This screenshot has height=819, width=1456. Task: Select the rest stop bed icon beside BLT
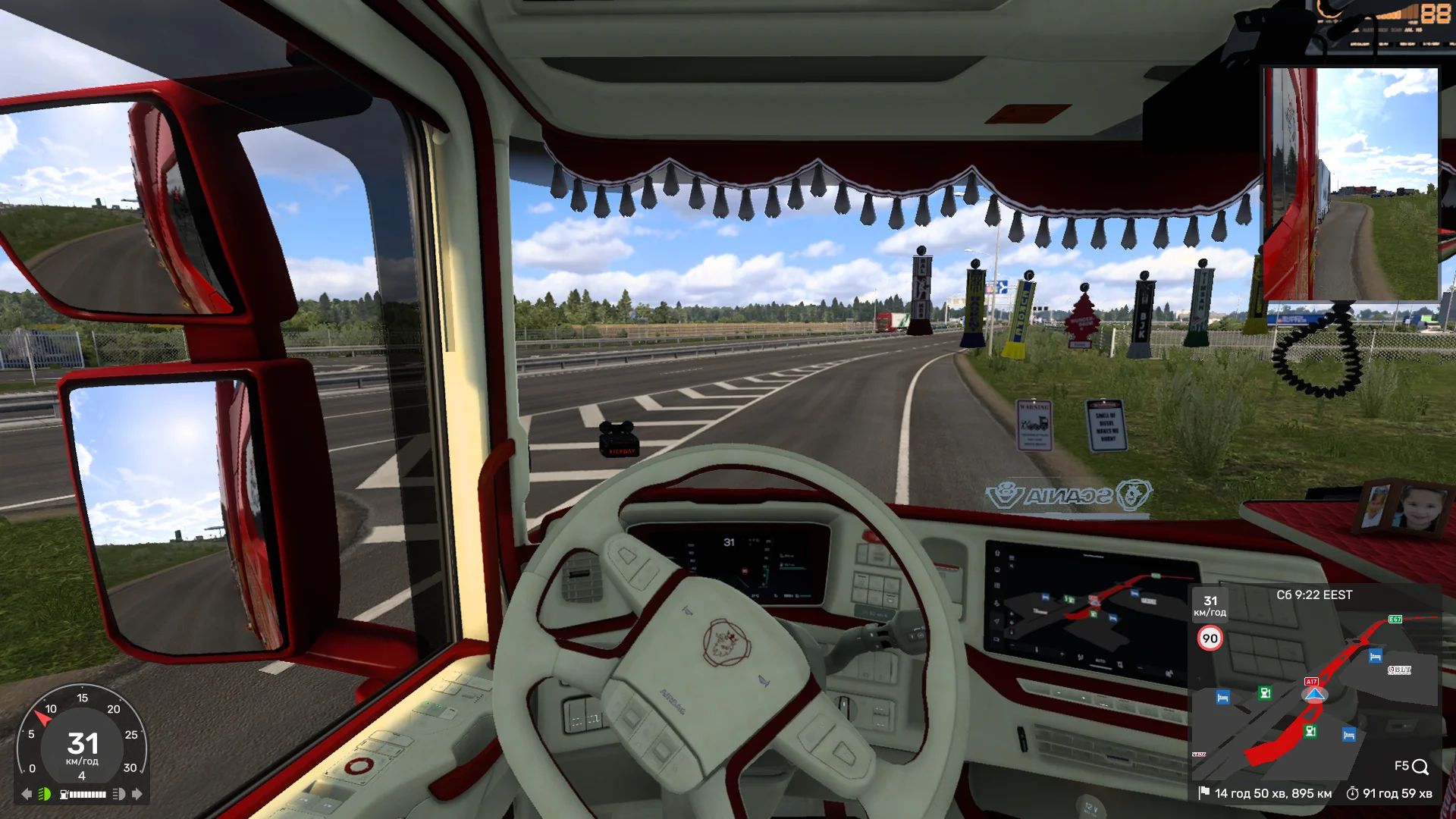pyautogui.click(x=1375, y=657)
